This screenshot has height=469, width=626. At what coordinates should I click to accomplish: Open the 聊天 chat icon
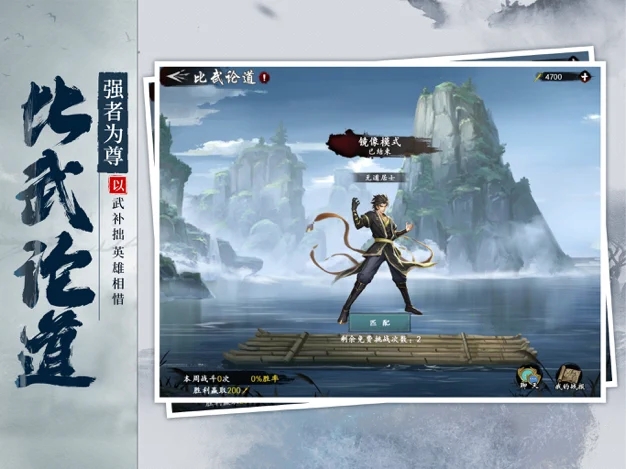(531, 377)
